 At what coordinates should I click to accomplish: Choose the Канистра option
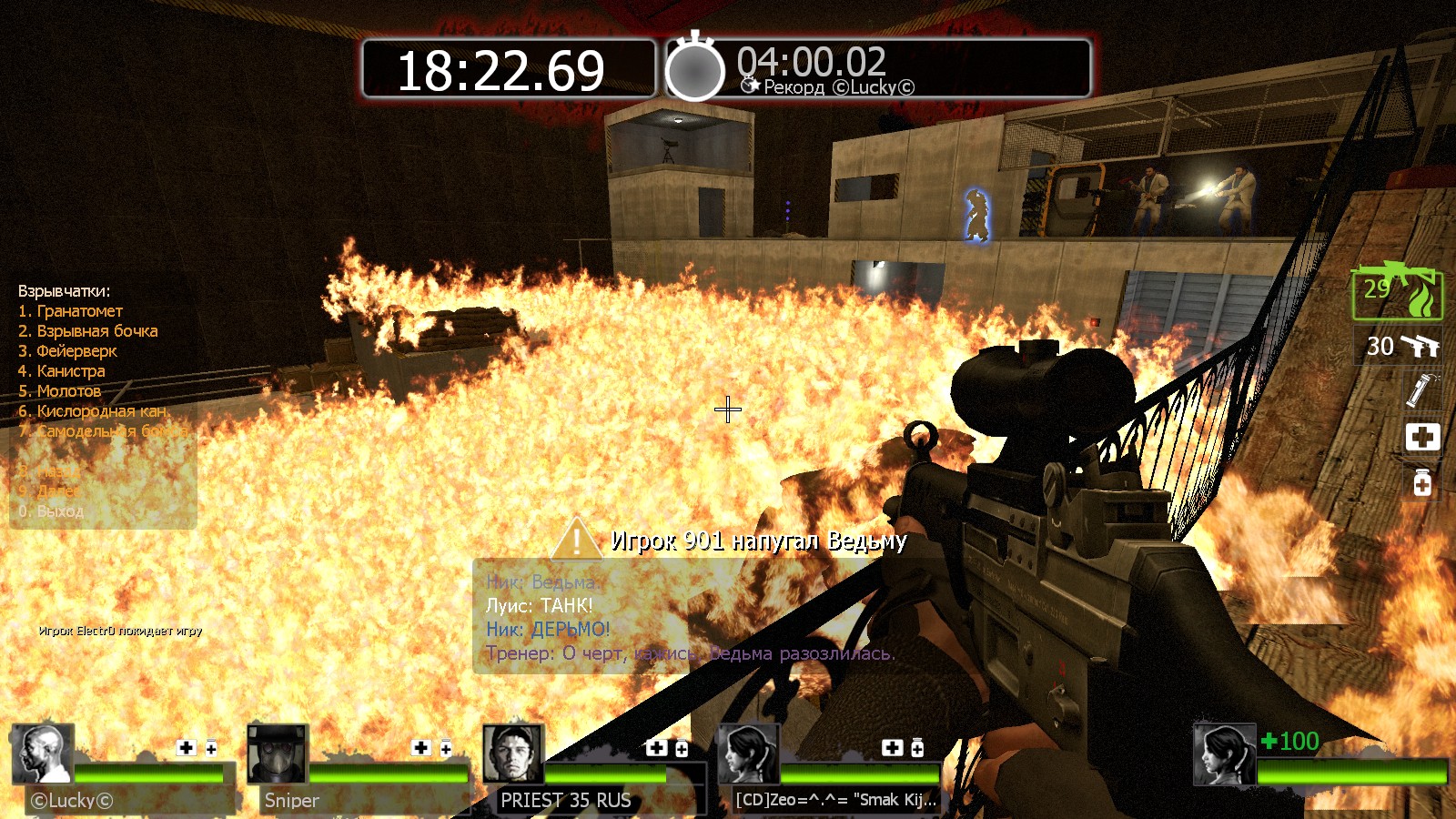(62, 371)
